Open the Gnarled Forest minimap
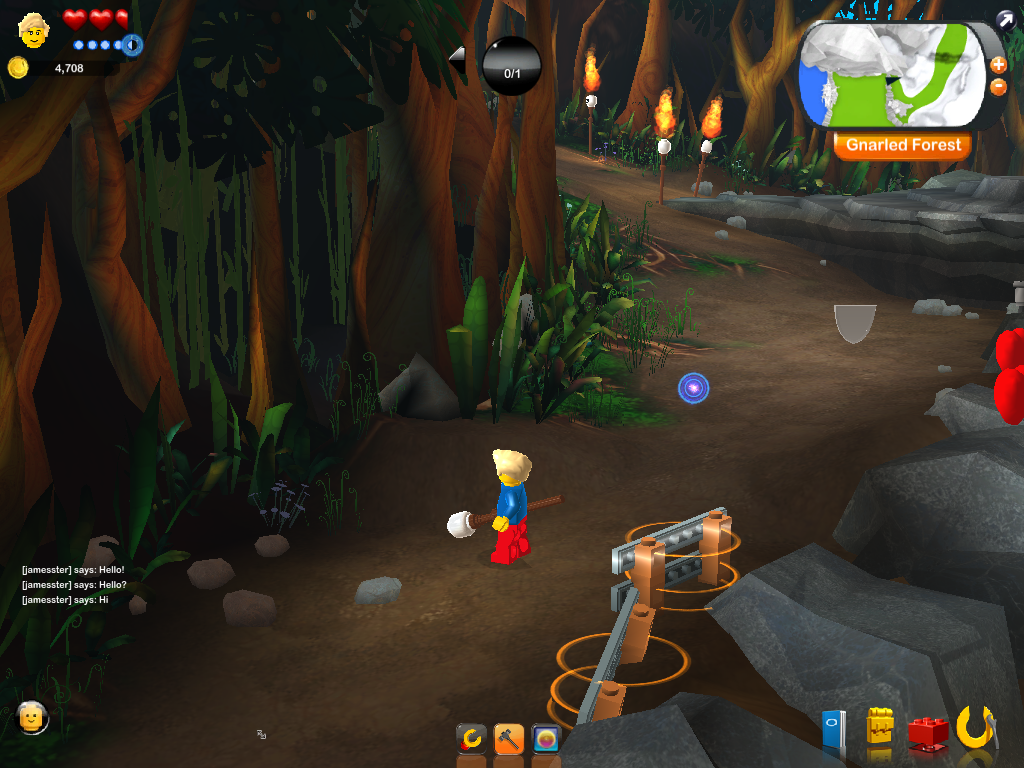This screenshot has height=768, width=1024. click(892, 75)
